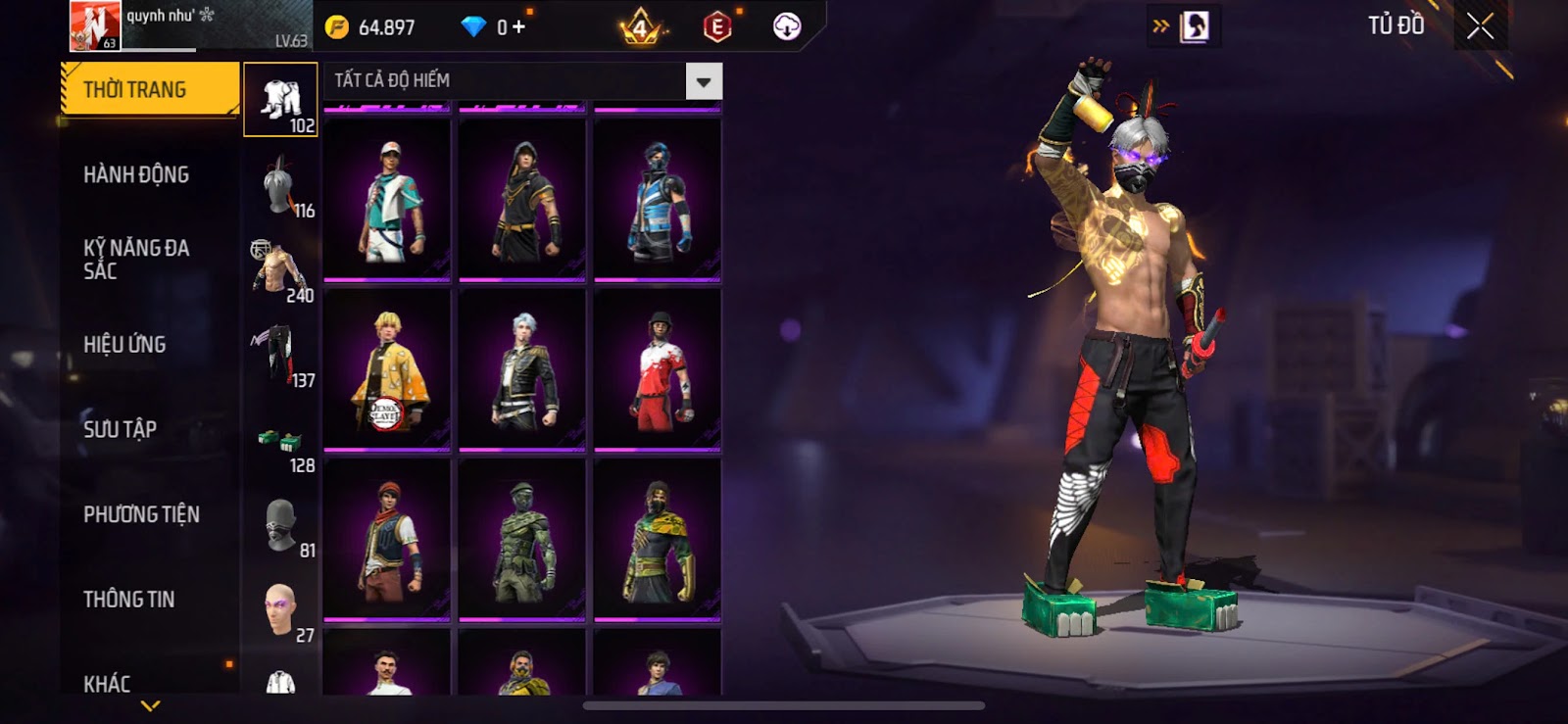Choose the green camouflage soldier outfit
Image resolution: width=1568 pixels, height=724 pixels.
(x=522, y=540)
